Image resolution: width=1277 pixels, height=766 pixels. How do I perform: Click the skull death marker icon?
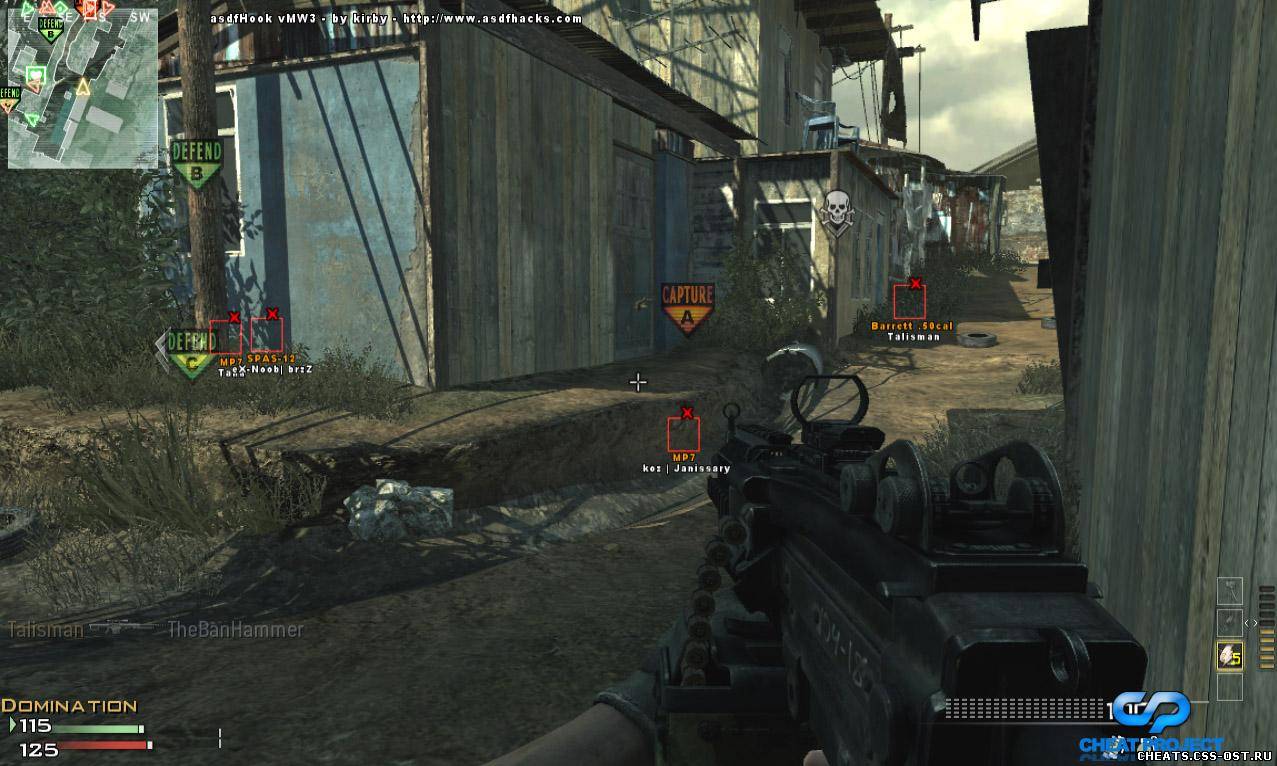pyautogui.click(x=836, y=210)
